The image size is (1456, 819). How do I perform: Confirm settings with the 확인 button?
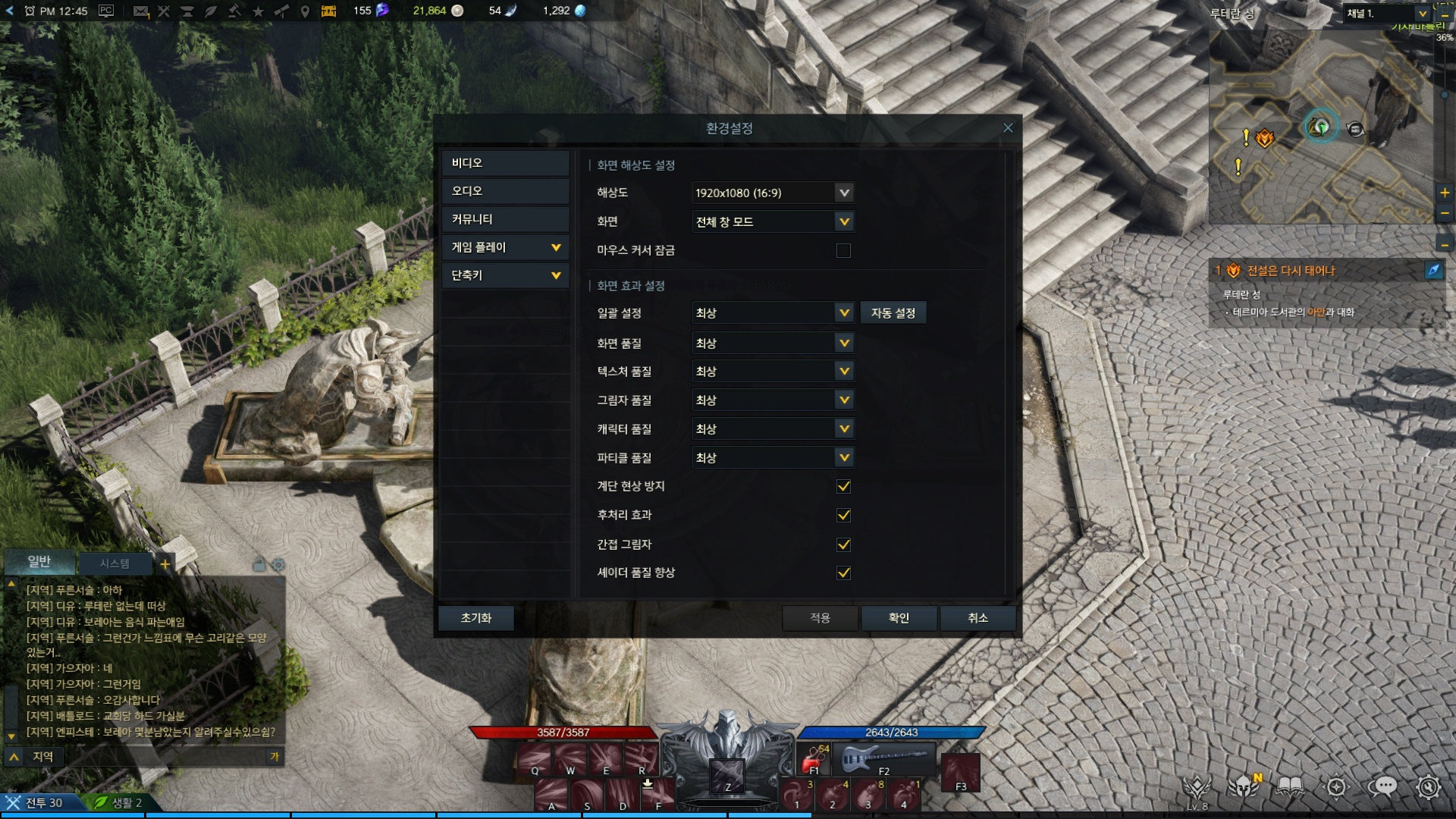(899, 618)
